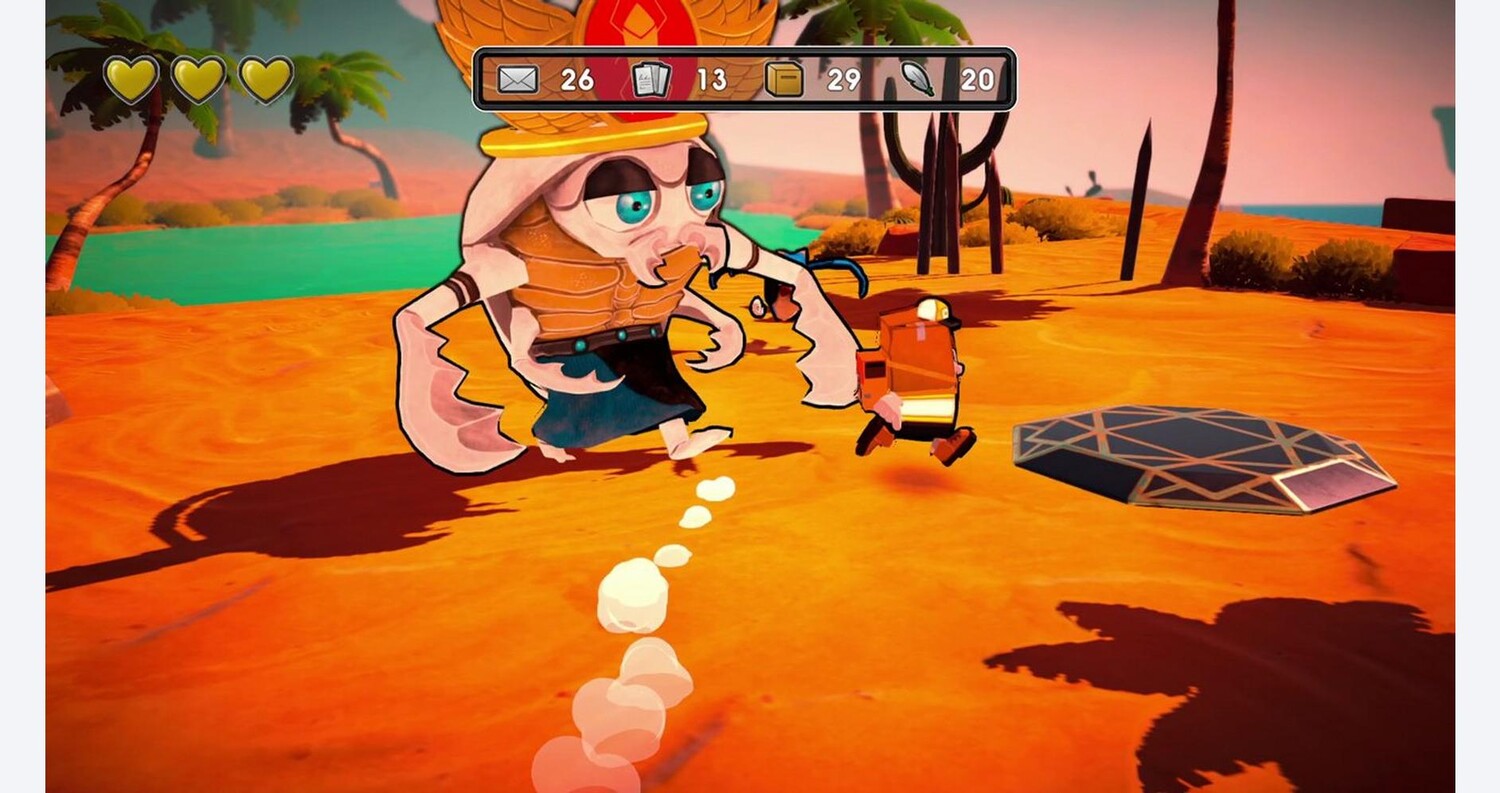Click the cardboard package icon

pos(784,79)
